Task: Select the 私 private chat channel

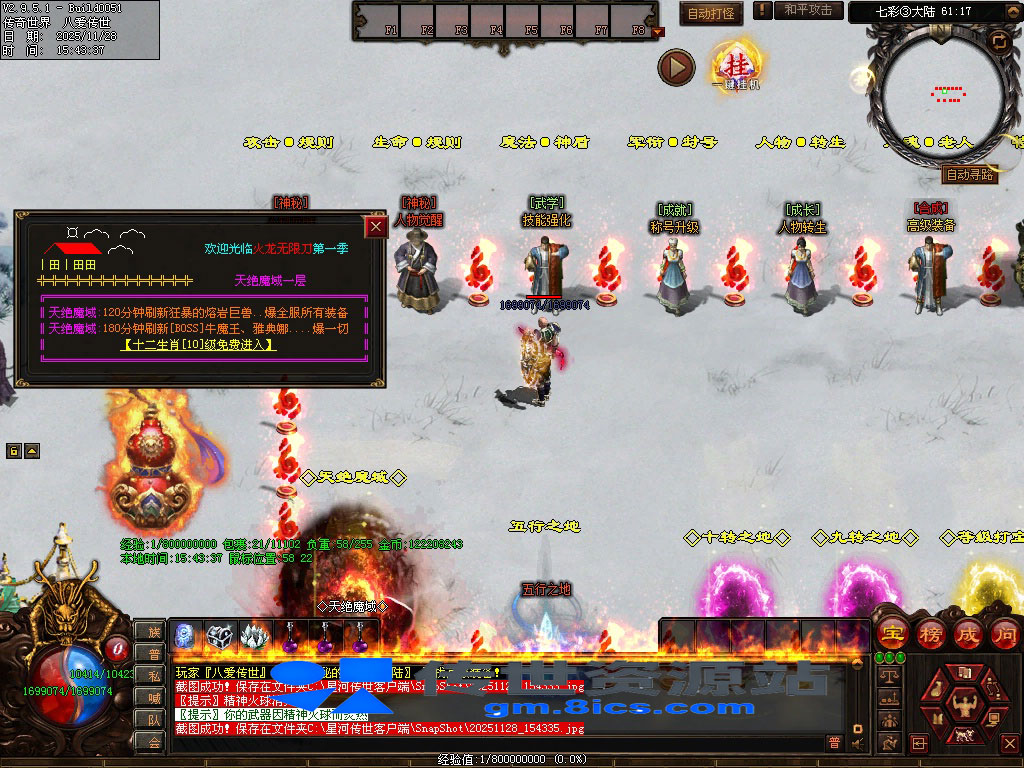Action: pyautogui.click(x=153, y=675)
